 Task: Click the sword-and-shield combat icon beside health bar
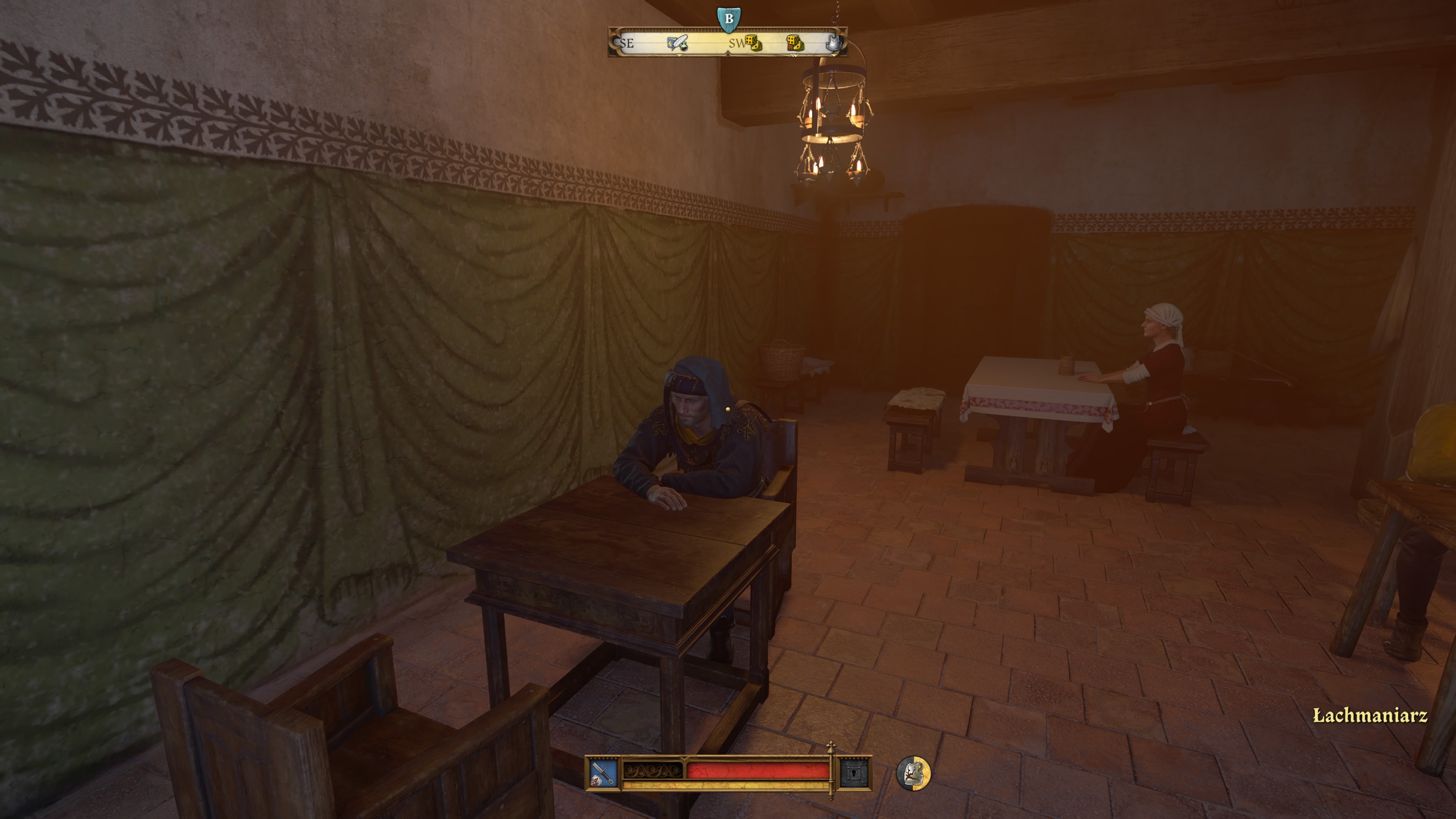[602, 773]
